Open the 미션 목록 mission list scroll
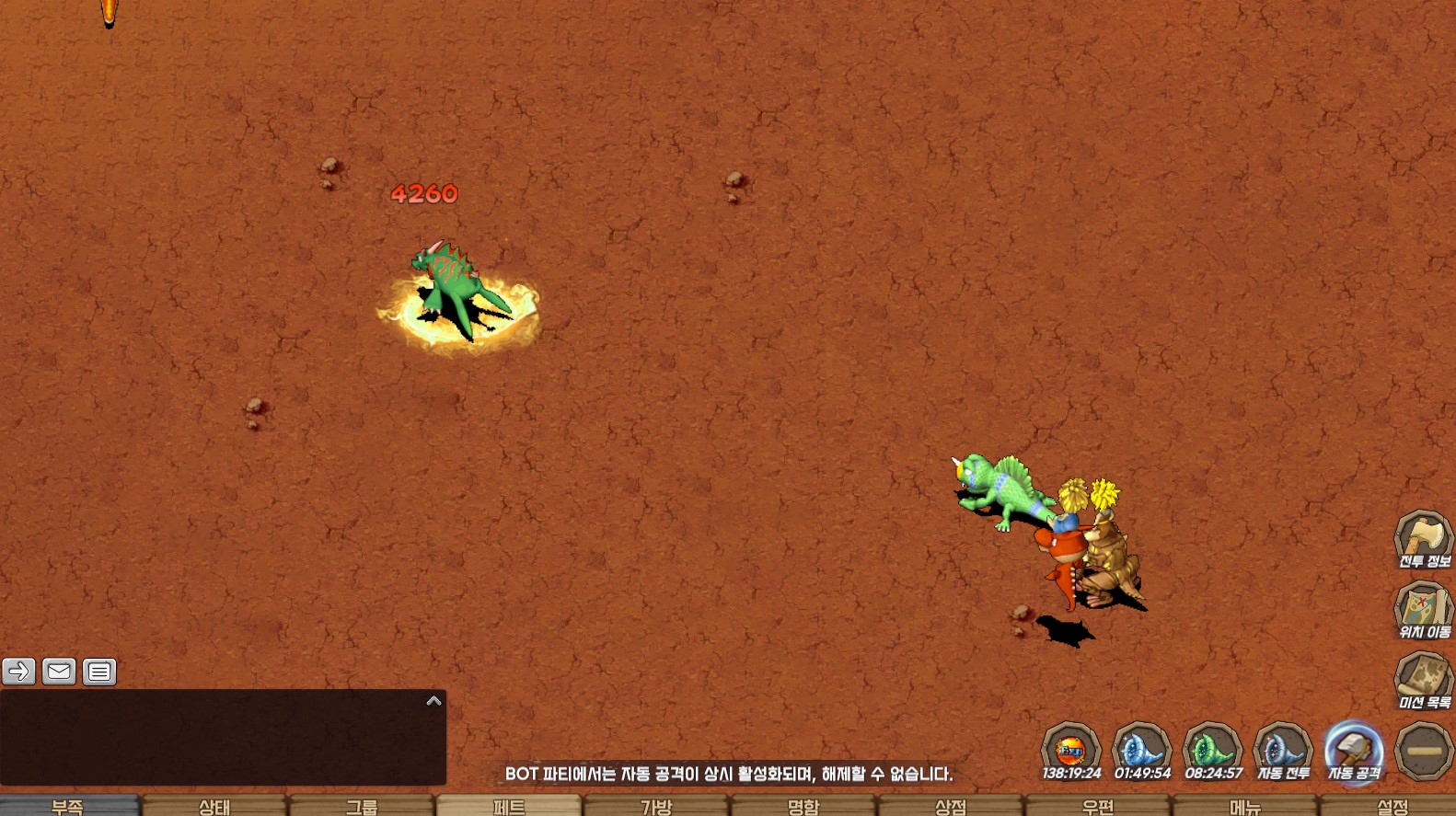This screenshot has height=816, width=1456. tap(1423, 681)
